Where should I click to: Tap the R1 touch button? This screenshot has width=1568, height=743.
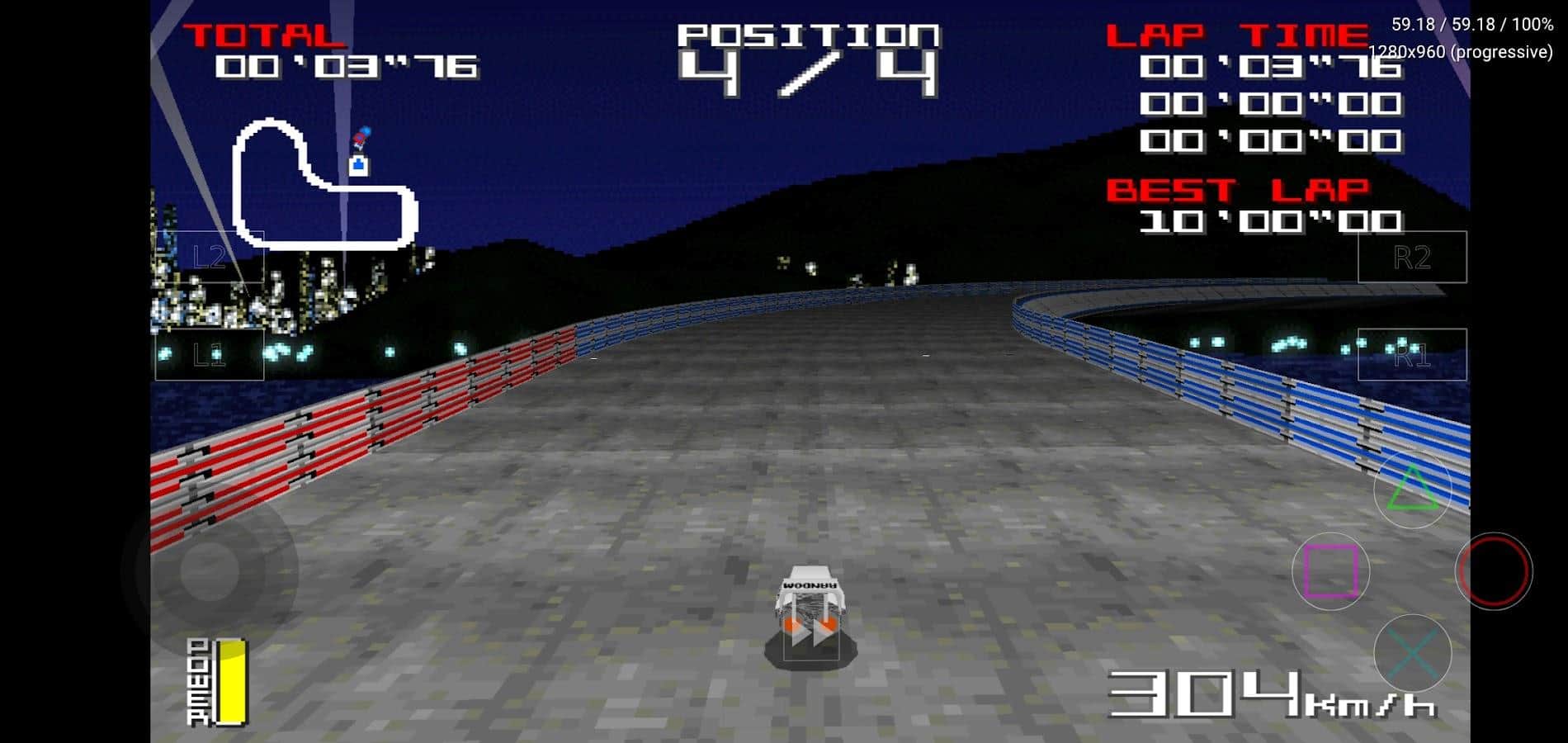click(1412, 355)
